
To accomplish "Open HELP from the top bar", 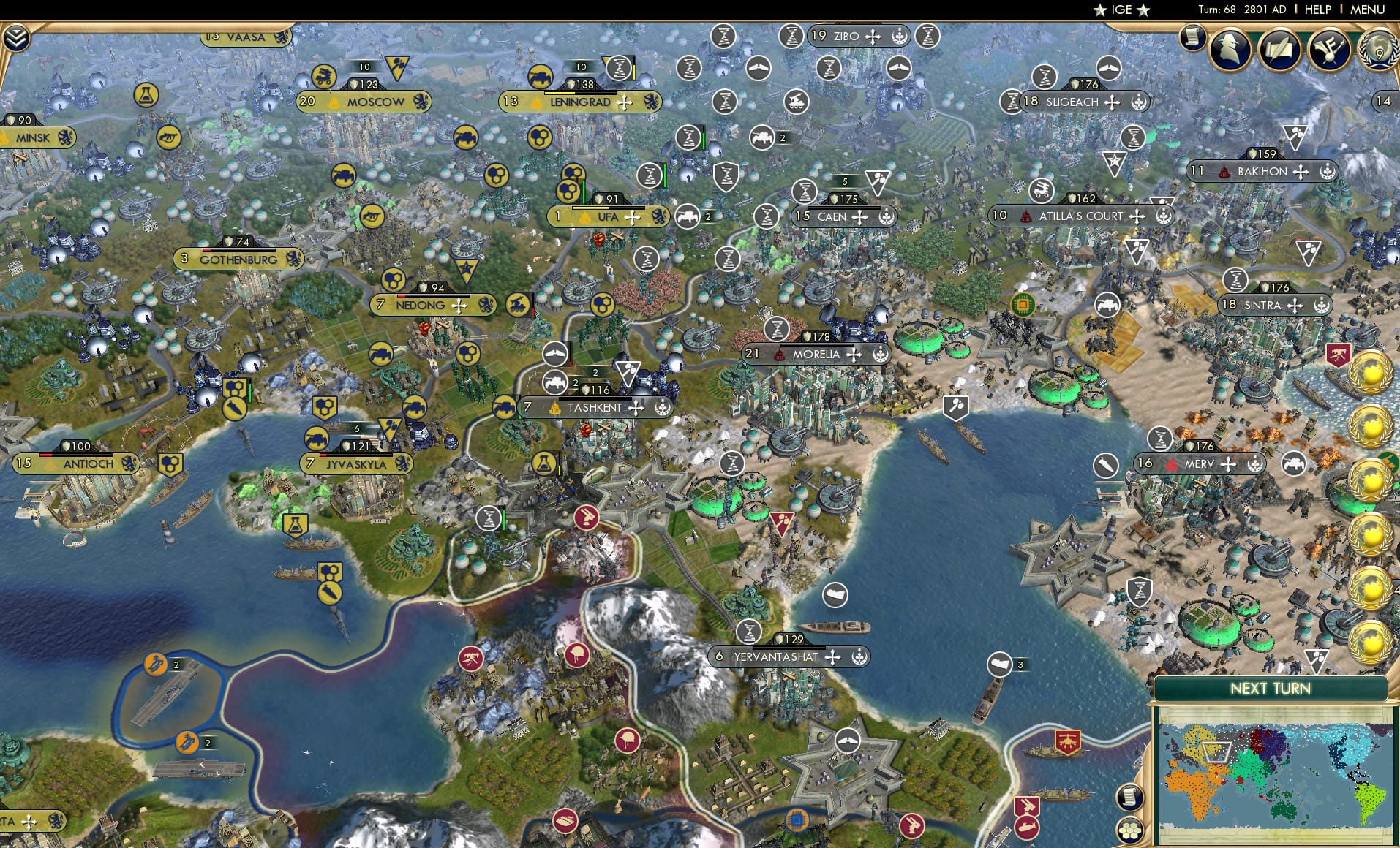I will coord(1317,10).
